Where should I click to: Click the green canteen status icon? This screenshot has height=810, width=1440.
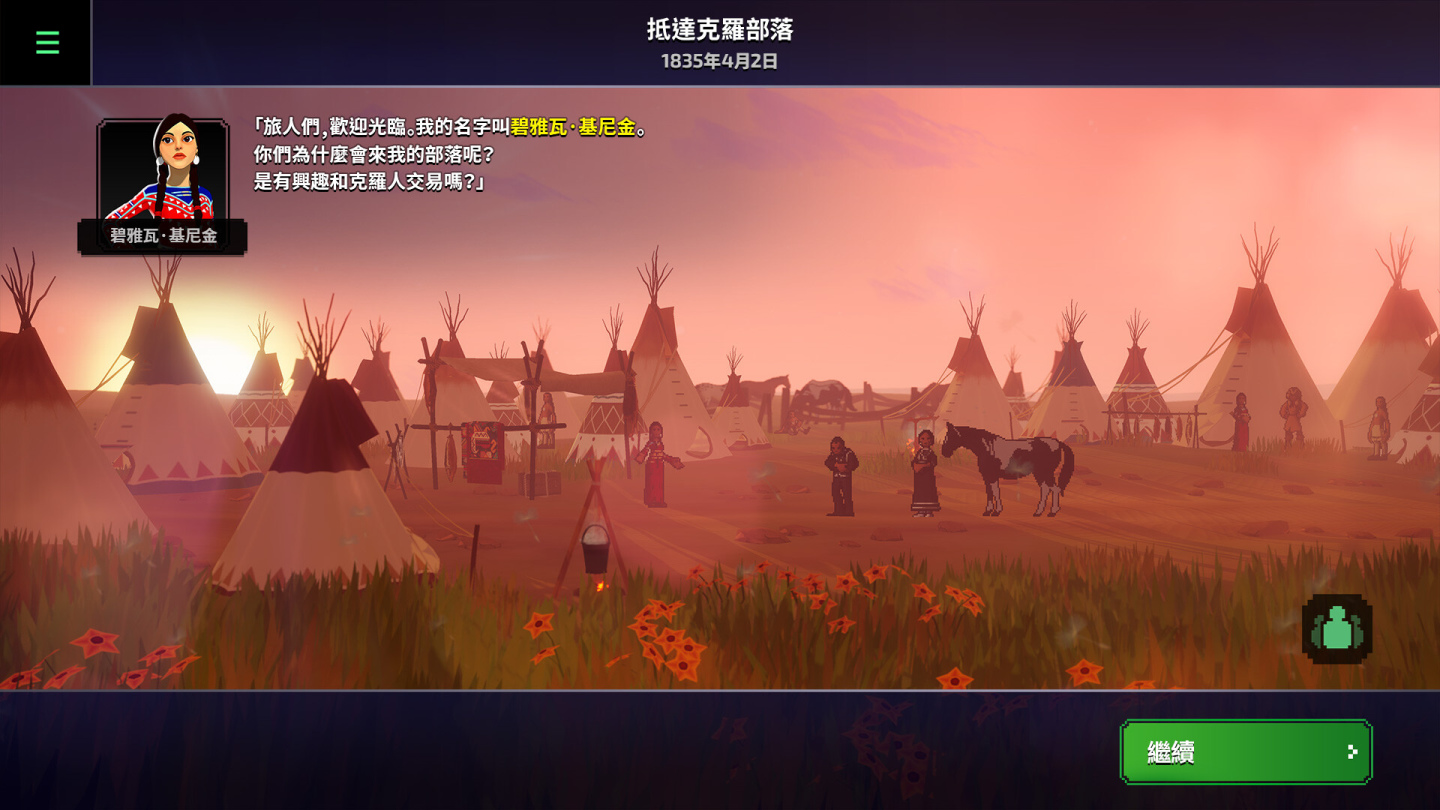(1337, 628)
